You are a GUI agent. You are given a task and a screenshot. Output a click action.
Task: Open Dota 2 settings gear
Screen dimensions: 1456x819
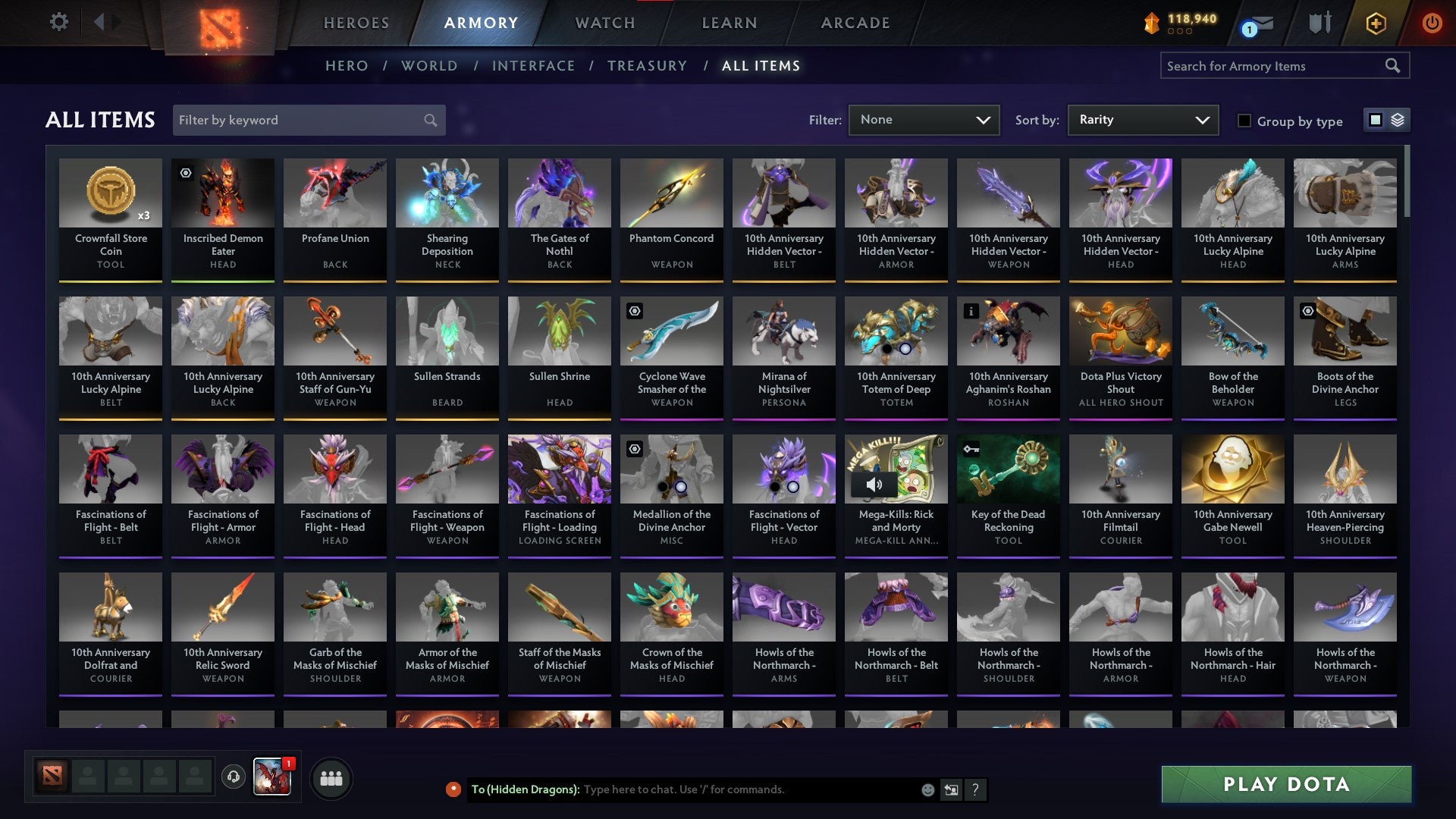click(x=58, y=22)
